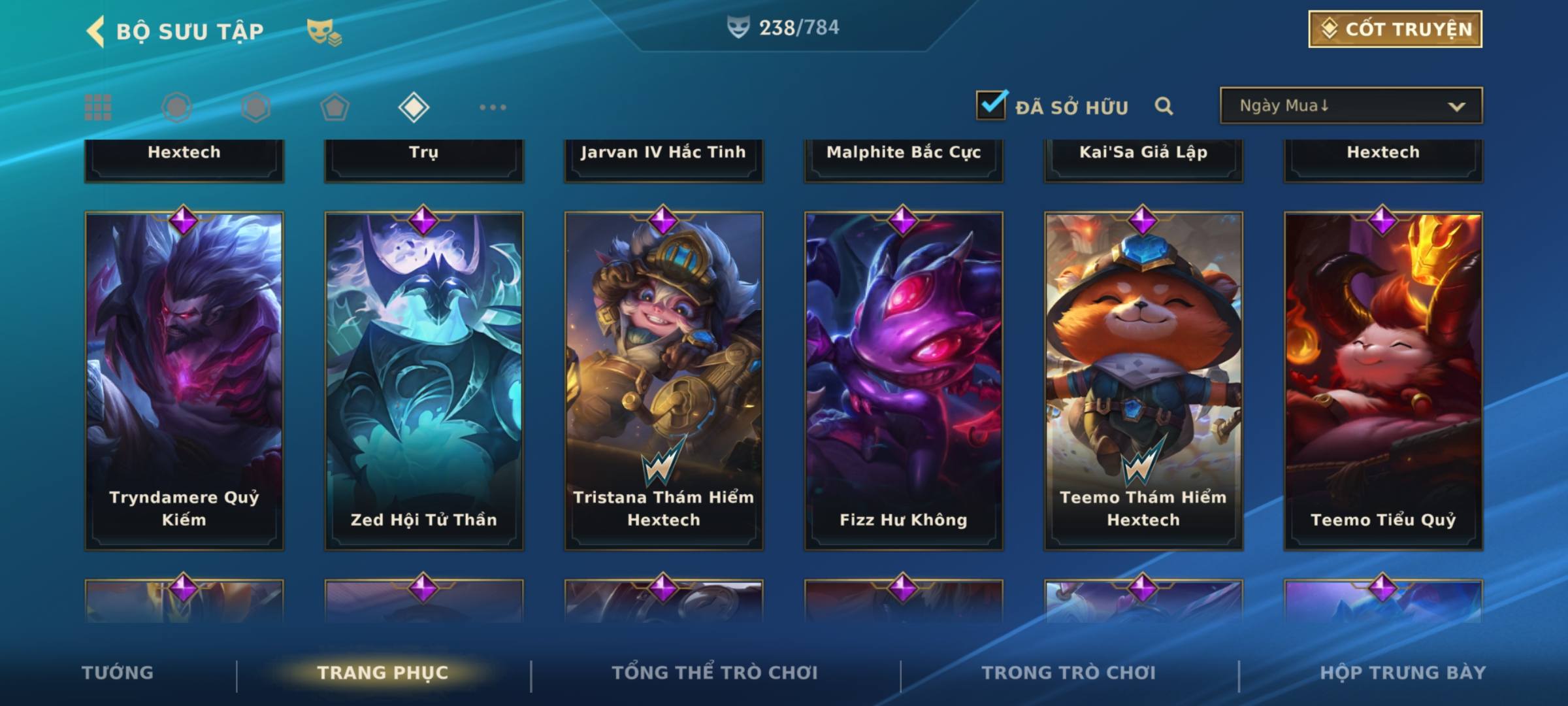
Task: Open the three-dots more filters
Action: pos(493,107)
